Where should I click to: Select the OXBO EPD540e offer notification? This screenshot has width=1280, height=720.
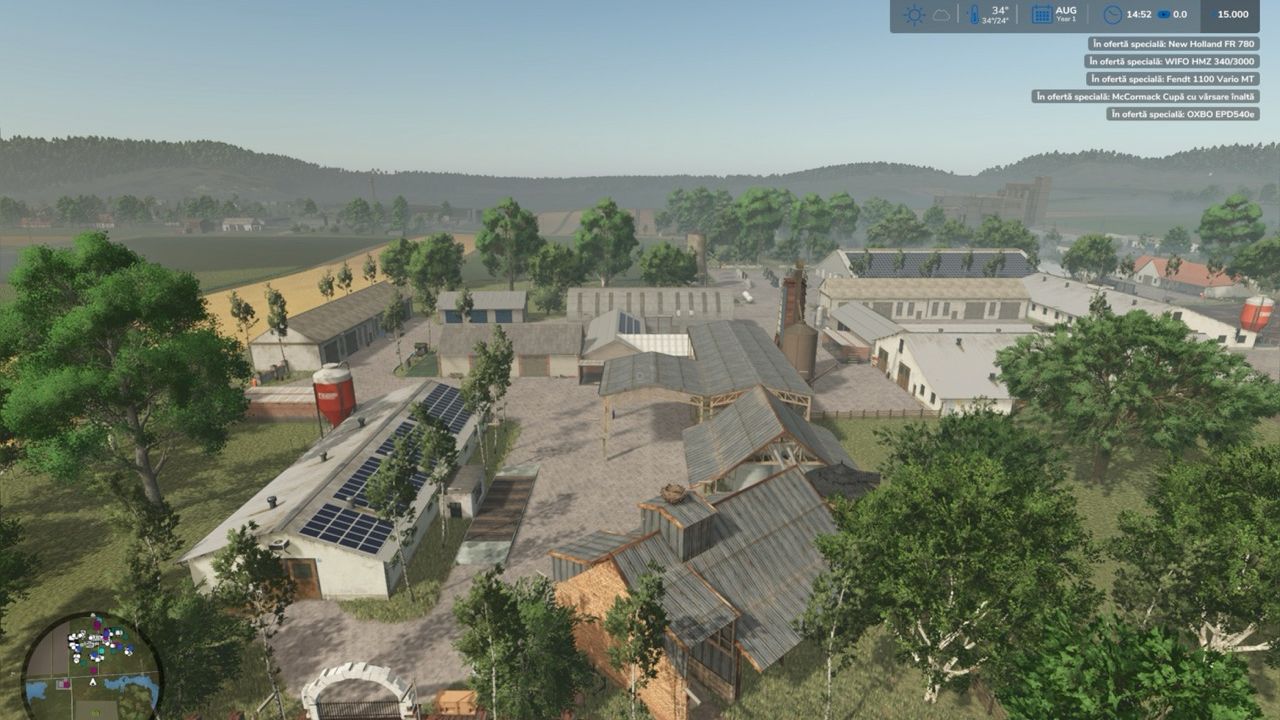[x=1182, y=114]
